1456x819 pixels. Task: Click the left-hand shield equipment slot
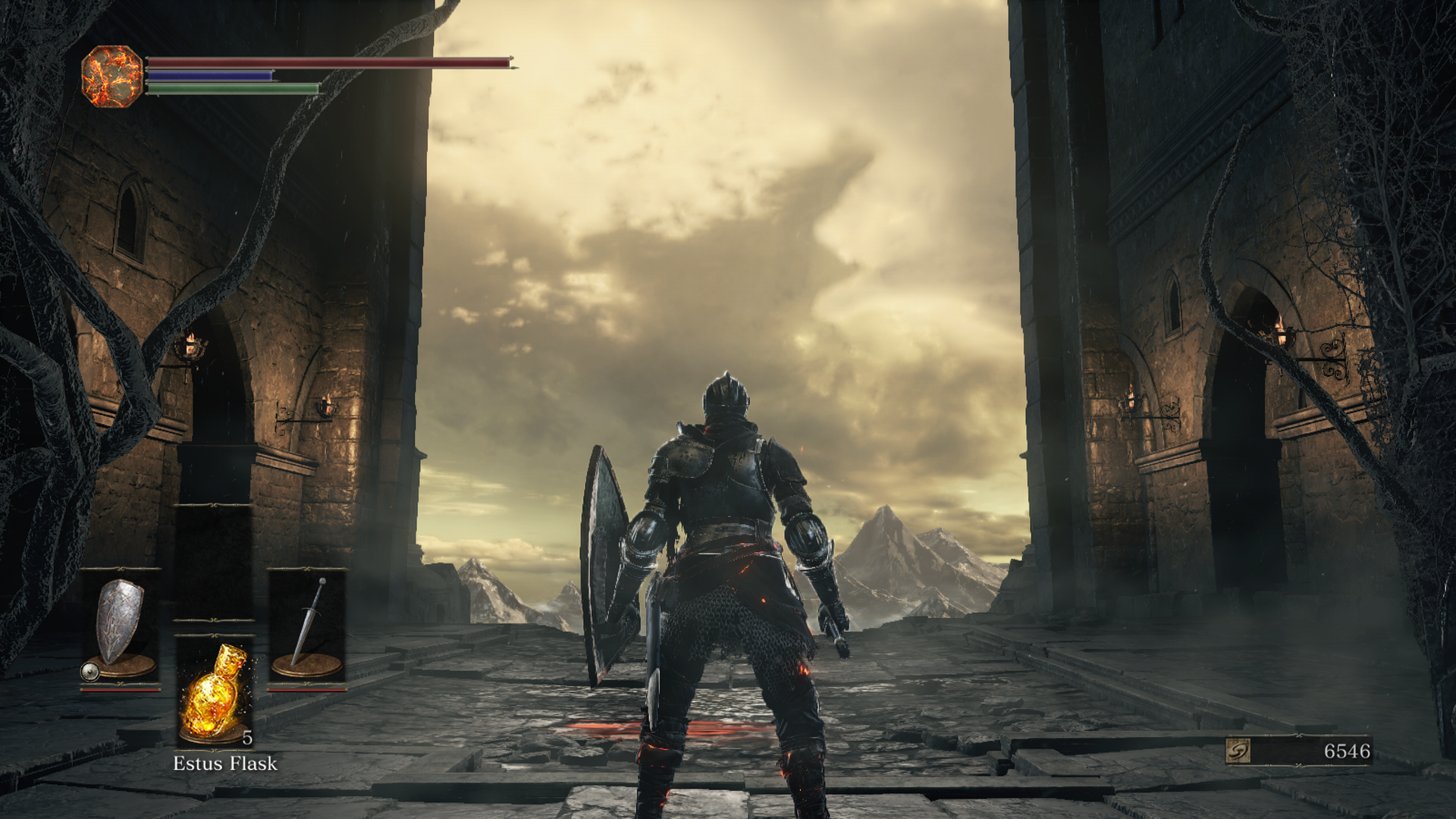121,629
